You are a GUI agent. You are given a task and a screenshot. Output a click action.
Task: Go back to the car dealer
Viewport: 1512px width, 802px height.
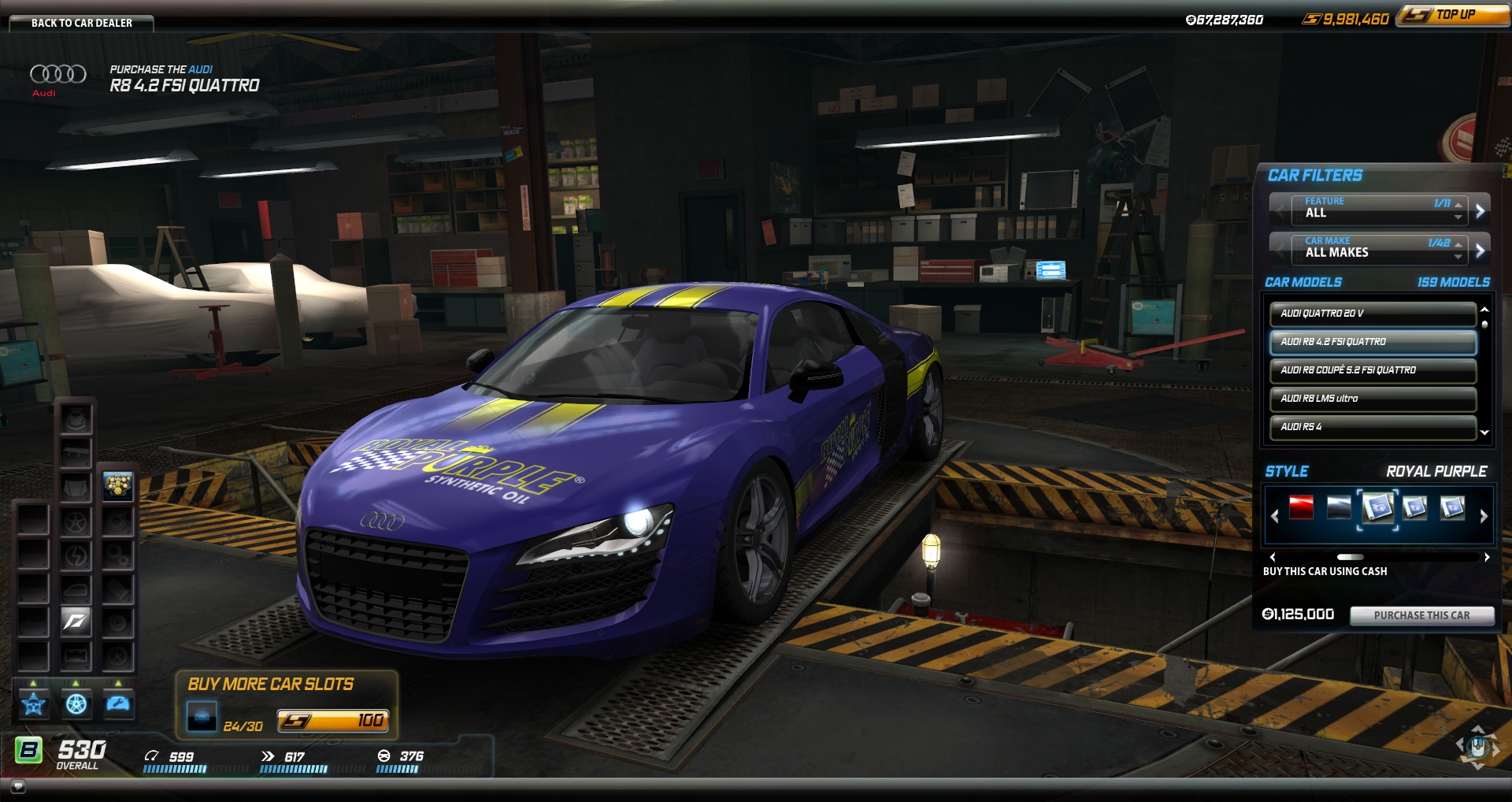coord(81,23)
